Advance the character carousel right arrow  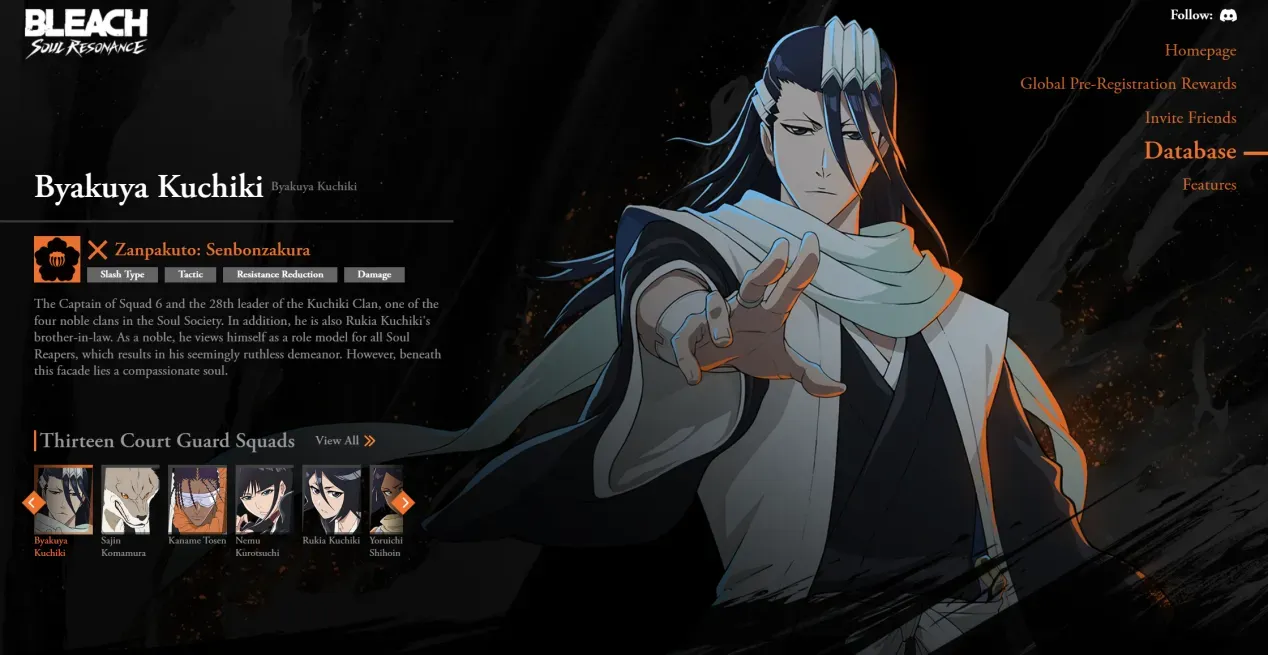(403, 502)
